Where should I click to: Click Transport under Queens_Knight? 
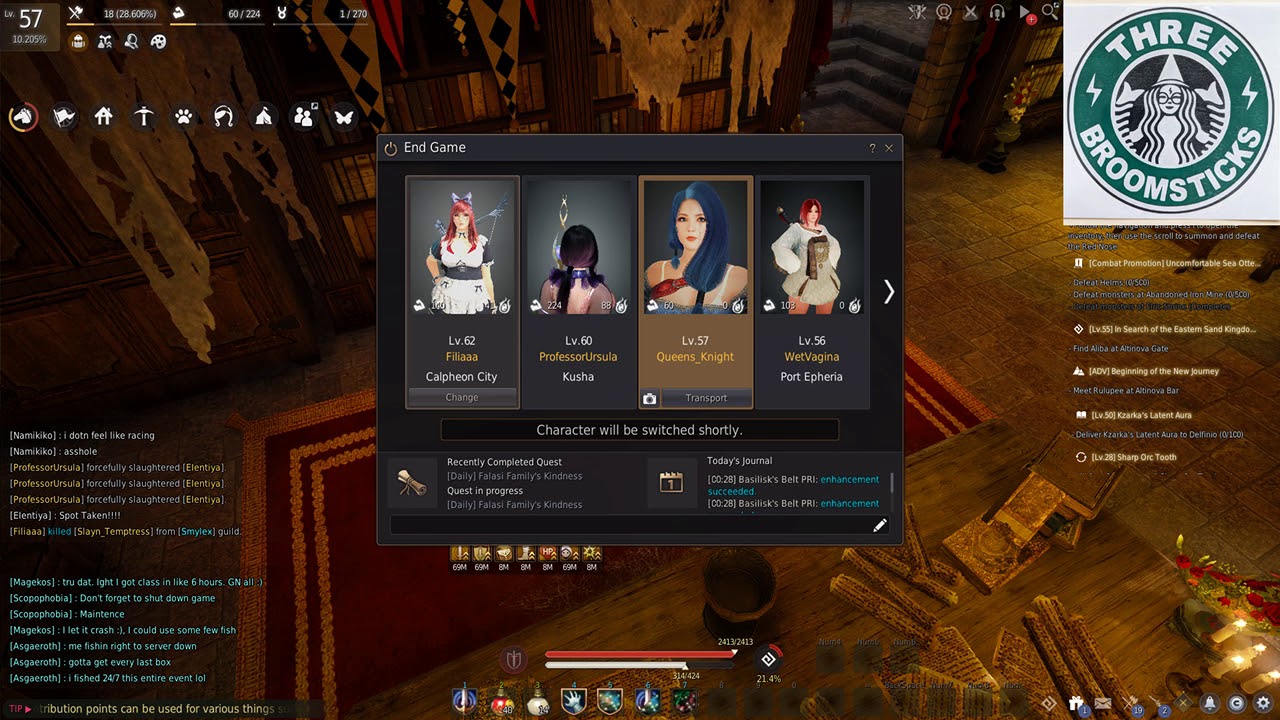point(706,398)
